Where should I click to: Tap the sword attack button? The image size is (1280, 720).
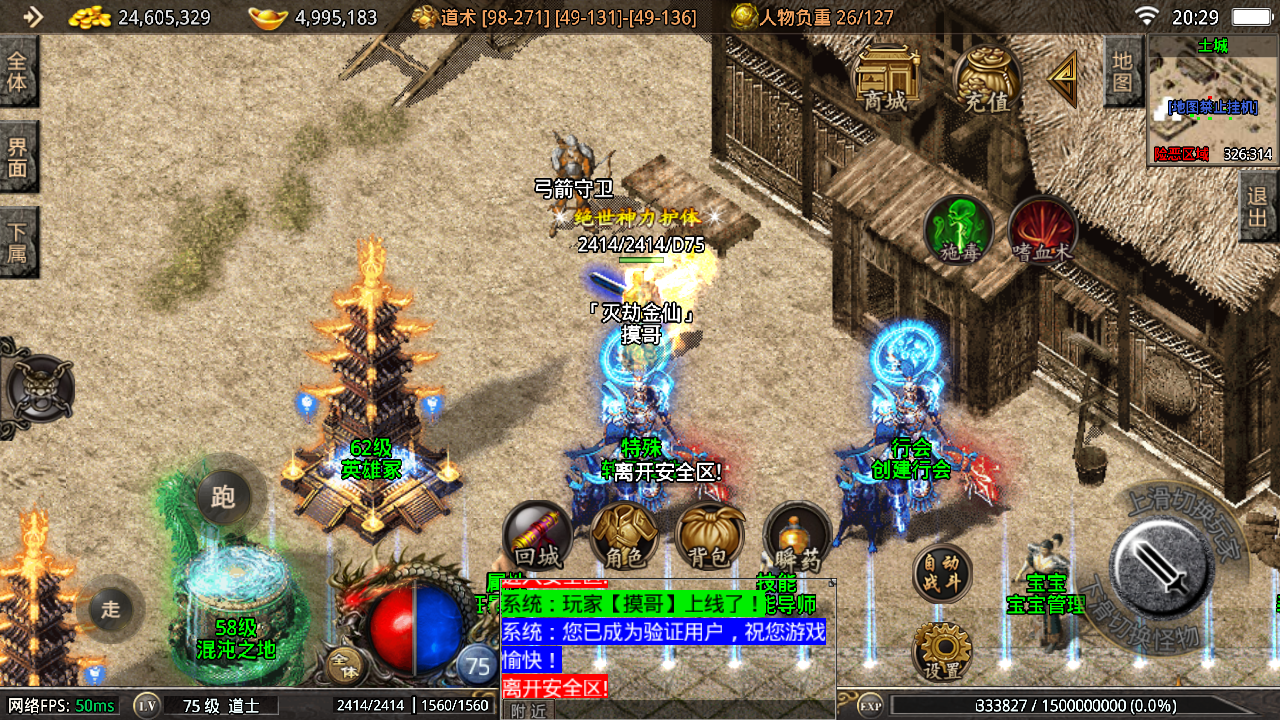tap(1162, 568)
